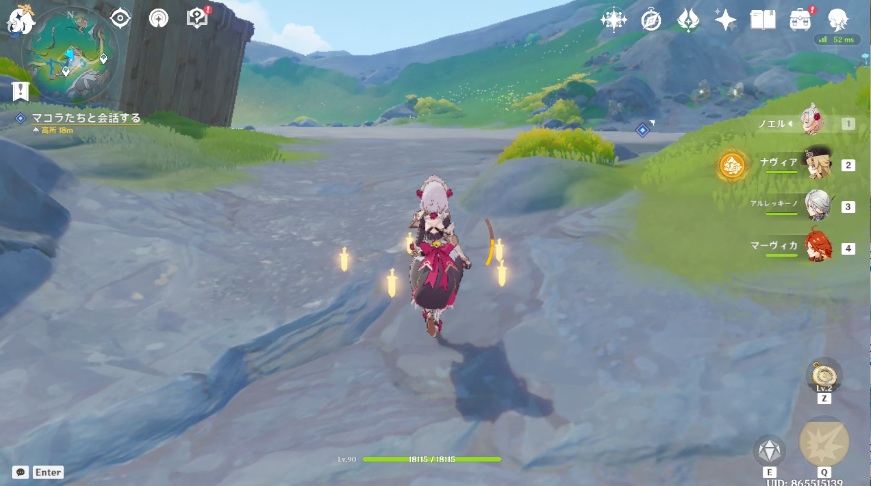Open the inventory backpack icon
Image resolution: width=871 pixels, height=486 pixels.
pyautogui.click(x=800, y=20)
